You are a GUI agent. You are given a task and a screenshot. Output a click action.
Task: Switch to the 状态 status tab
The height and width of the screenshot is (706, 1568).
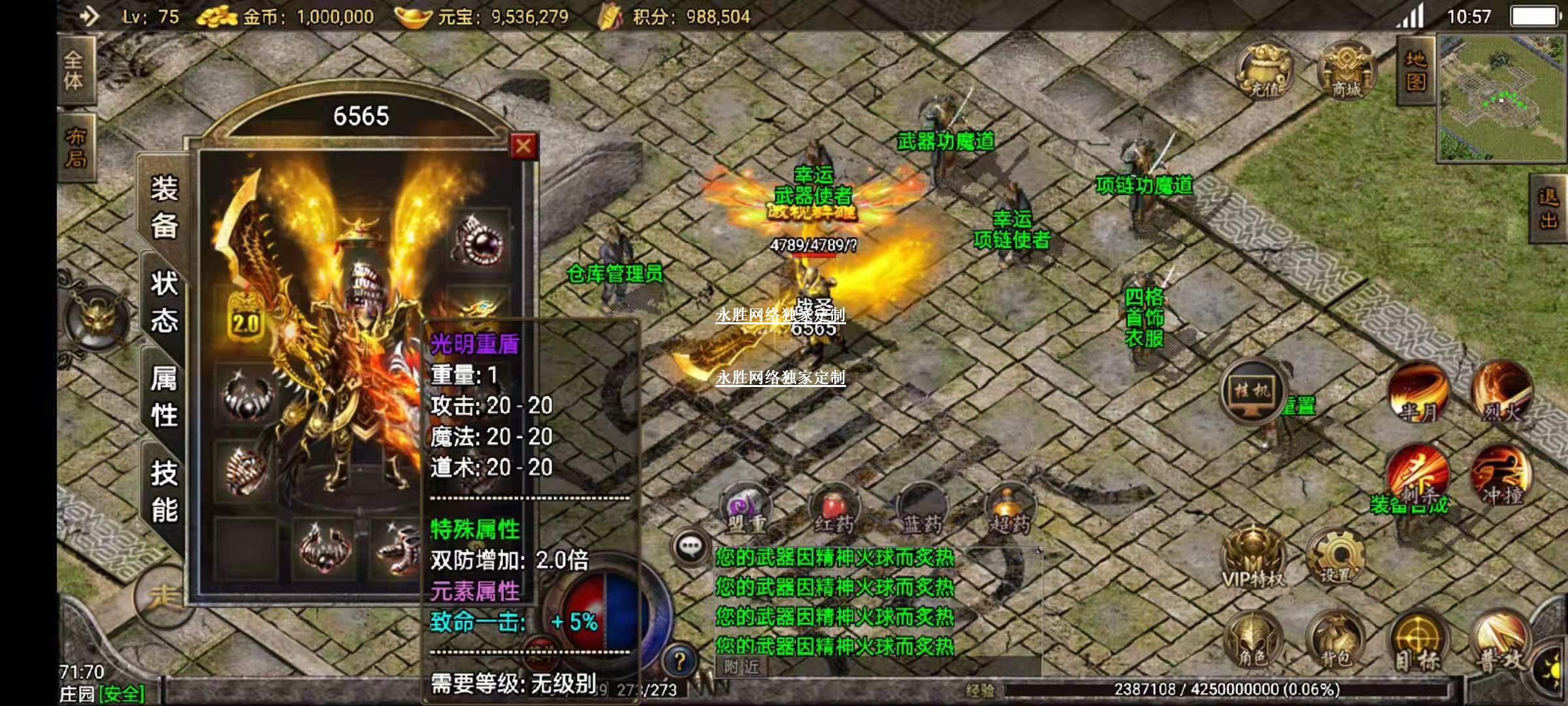pos(164,302)
